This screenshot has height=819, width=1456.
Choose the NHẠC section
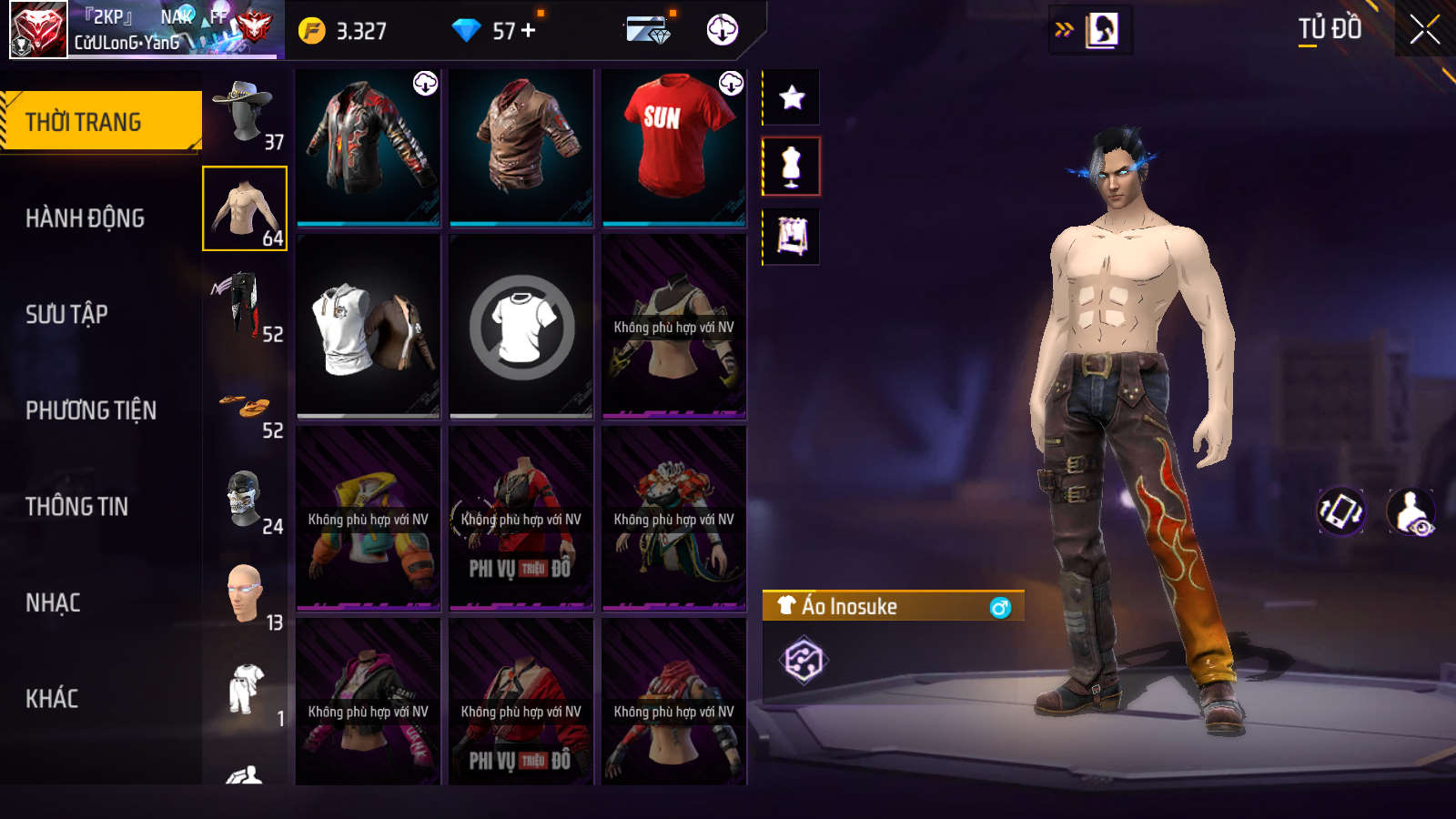click(x=53, y=602)
